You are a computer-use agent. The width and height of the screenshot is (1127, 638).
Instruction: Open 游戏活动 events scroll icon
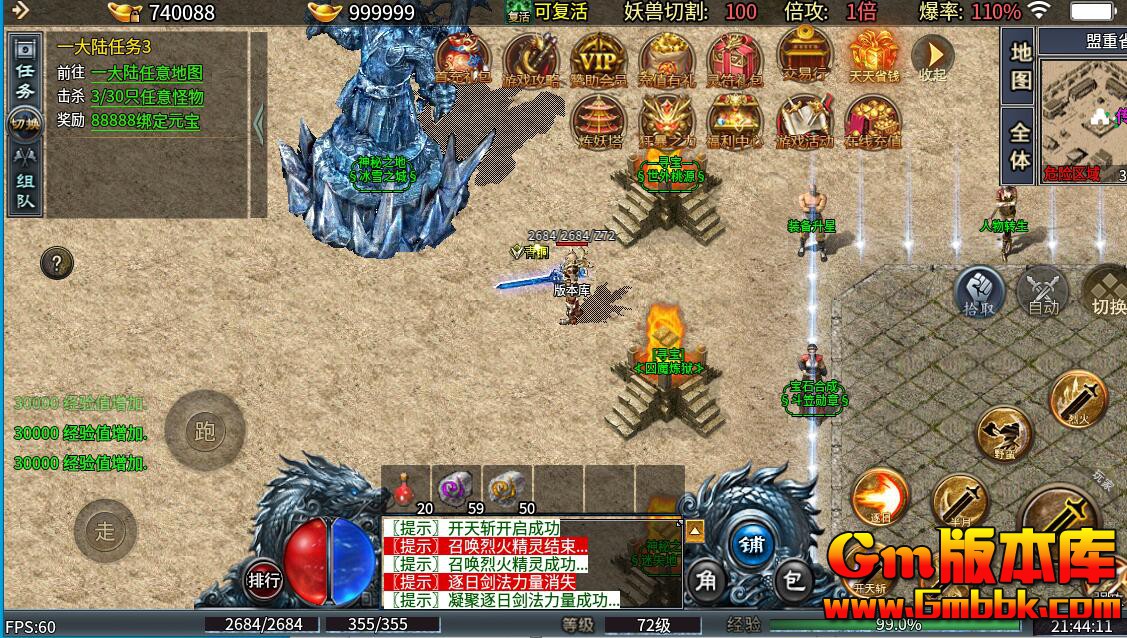click(x=805, y=121)
